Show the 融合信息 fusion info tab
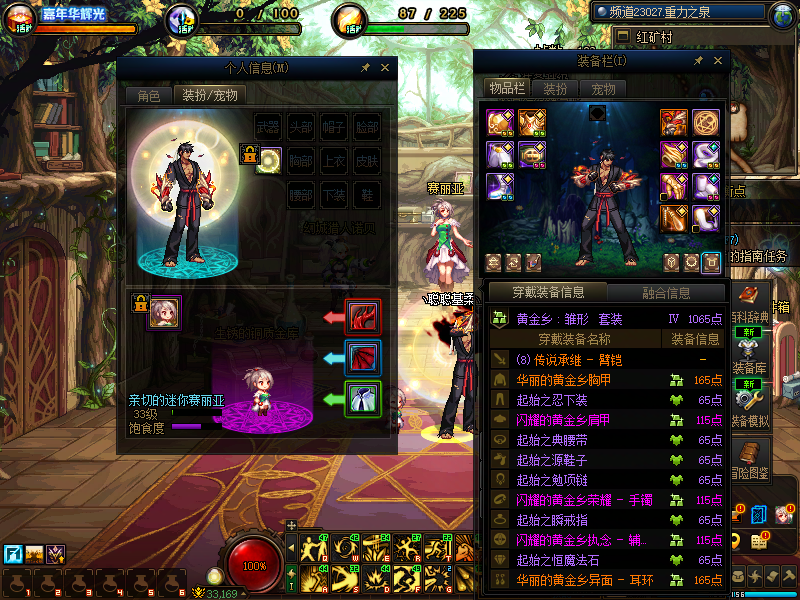This screenshot has width=800, height=600. (665, 293)
